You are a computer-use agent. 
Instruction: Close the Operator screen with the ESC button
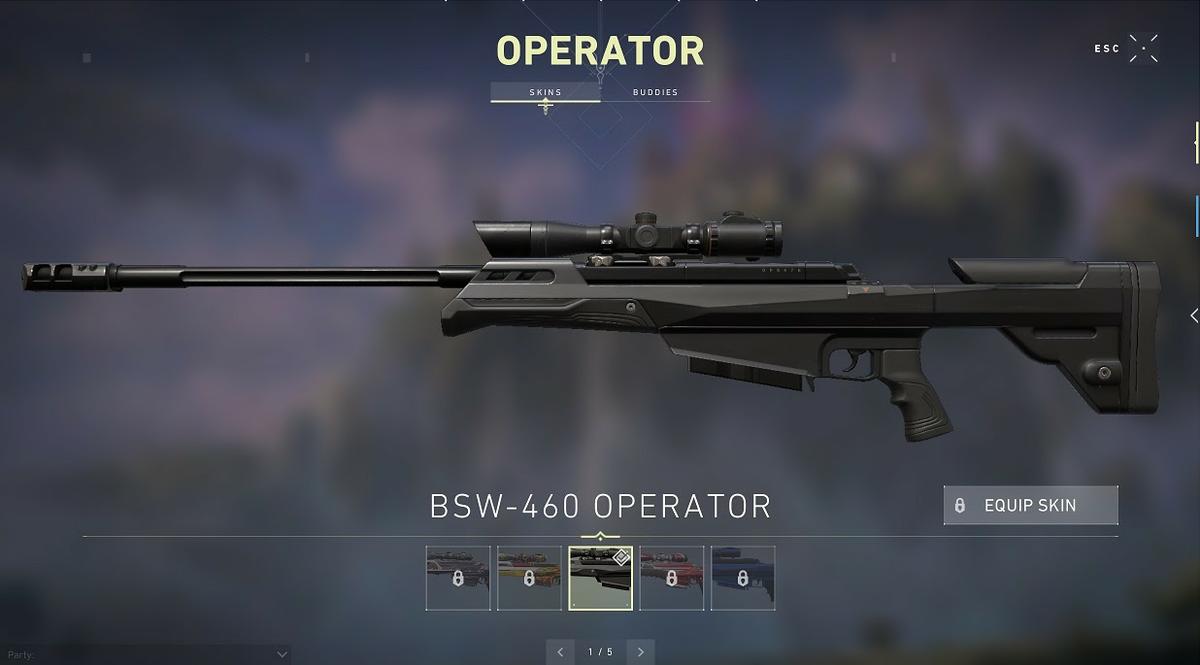tap(1143, 48)
